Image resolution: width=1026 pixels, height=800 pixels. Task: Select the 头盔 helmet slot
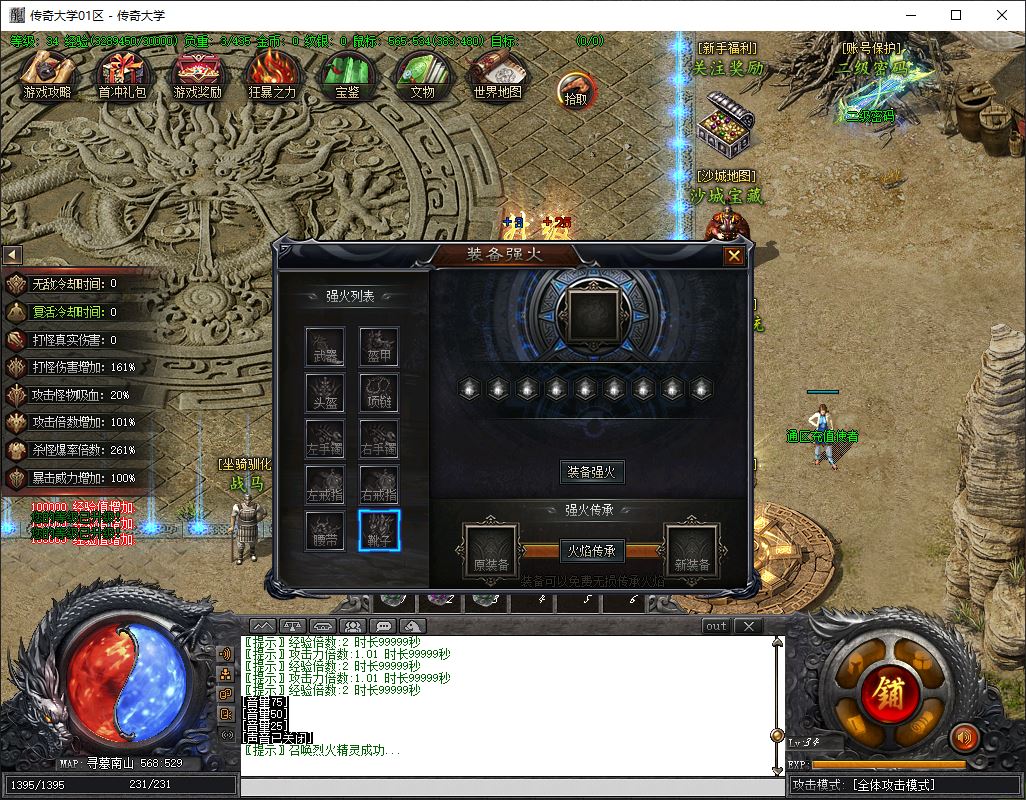[x=325, y=393]
